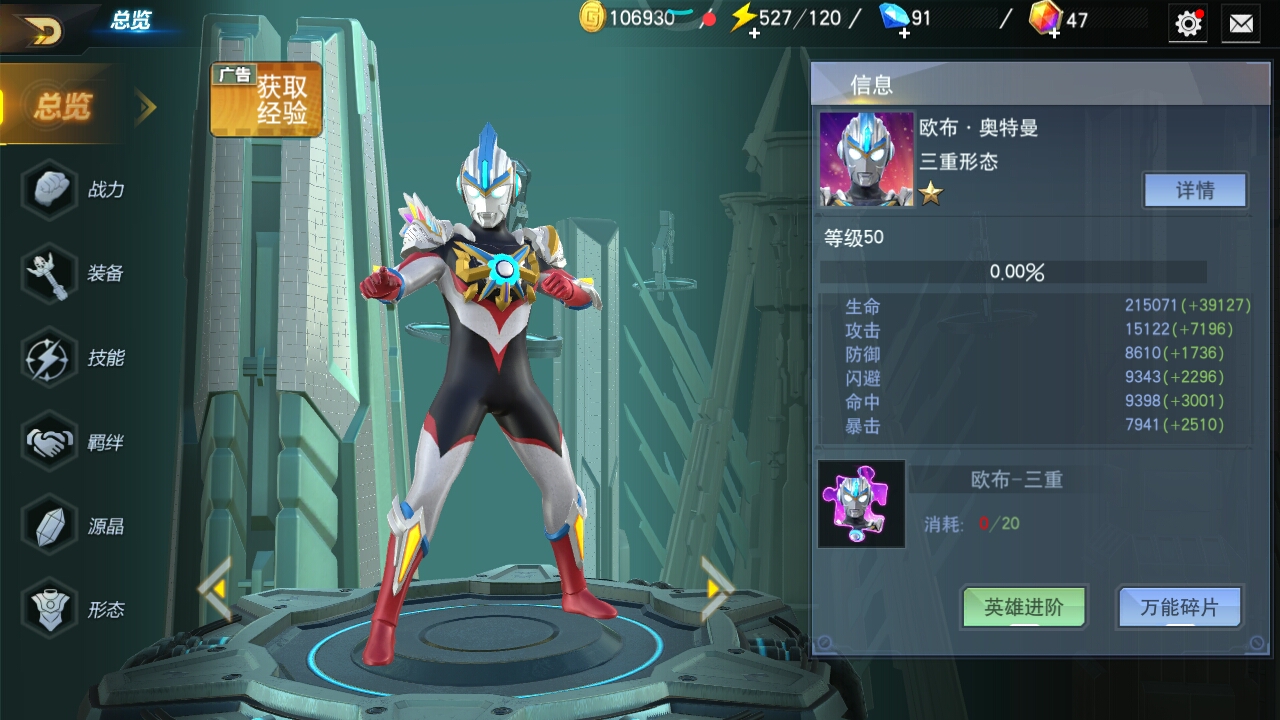This screenshot has width=1280, height=720.
Task: Open the mail inbox envelope icon
Action: [x=1243, y=22]
